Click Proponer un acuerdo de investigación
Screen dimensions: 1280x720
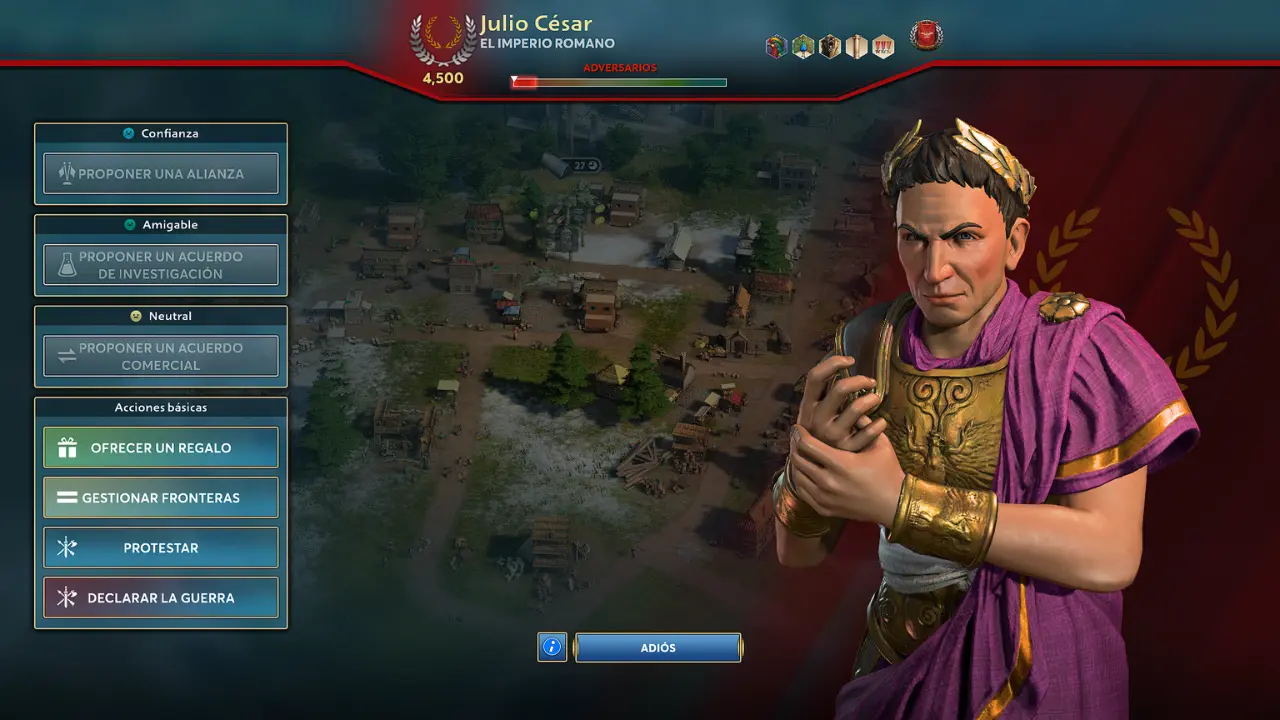pos(161,265)
